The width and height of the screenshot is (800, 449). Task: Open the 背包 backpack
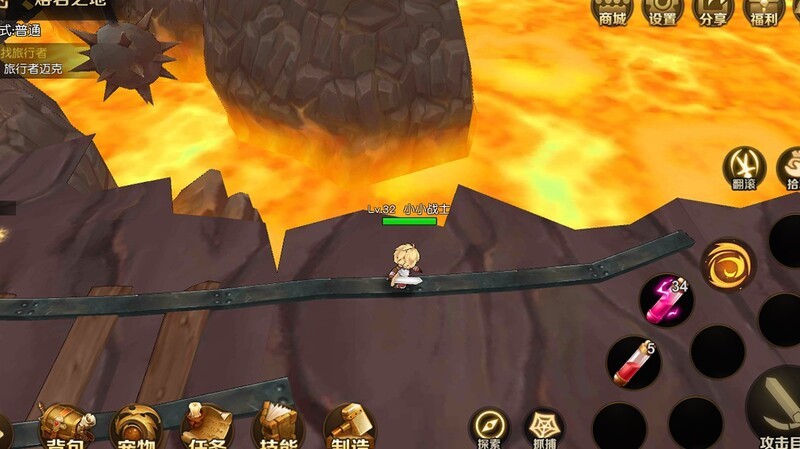coord(66,427)
